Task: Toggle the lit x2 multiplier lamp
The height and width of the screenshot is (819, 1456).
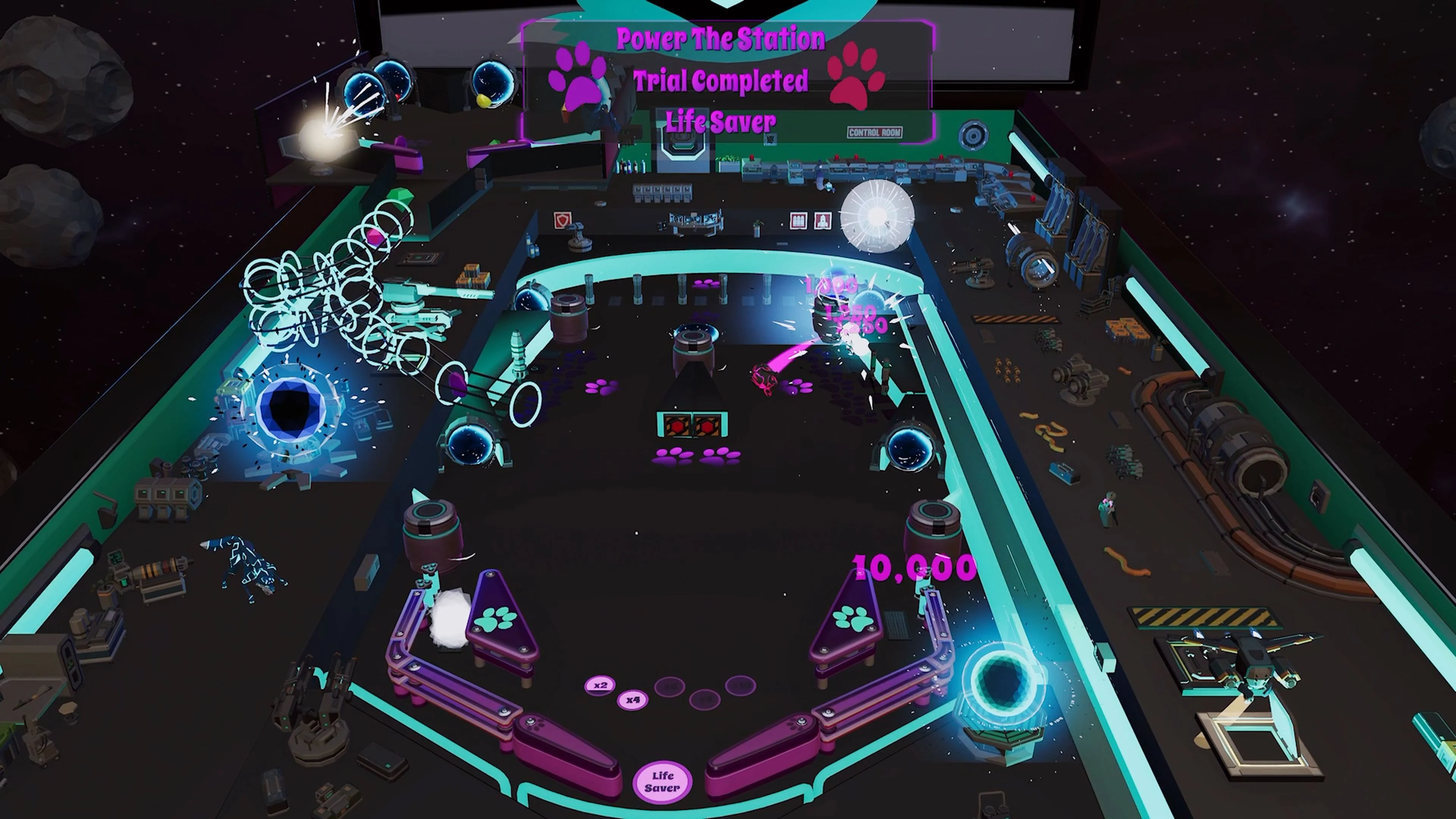Action: tap(601, 685)
